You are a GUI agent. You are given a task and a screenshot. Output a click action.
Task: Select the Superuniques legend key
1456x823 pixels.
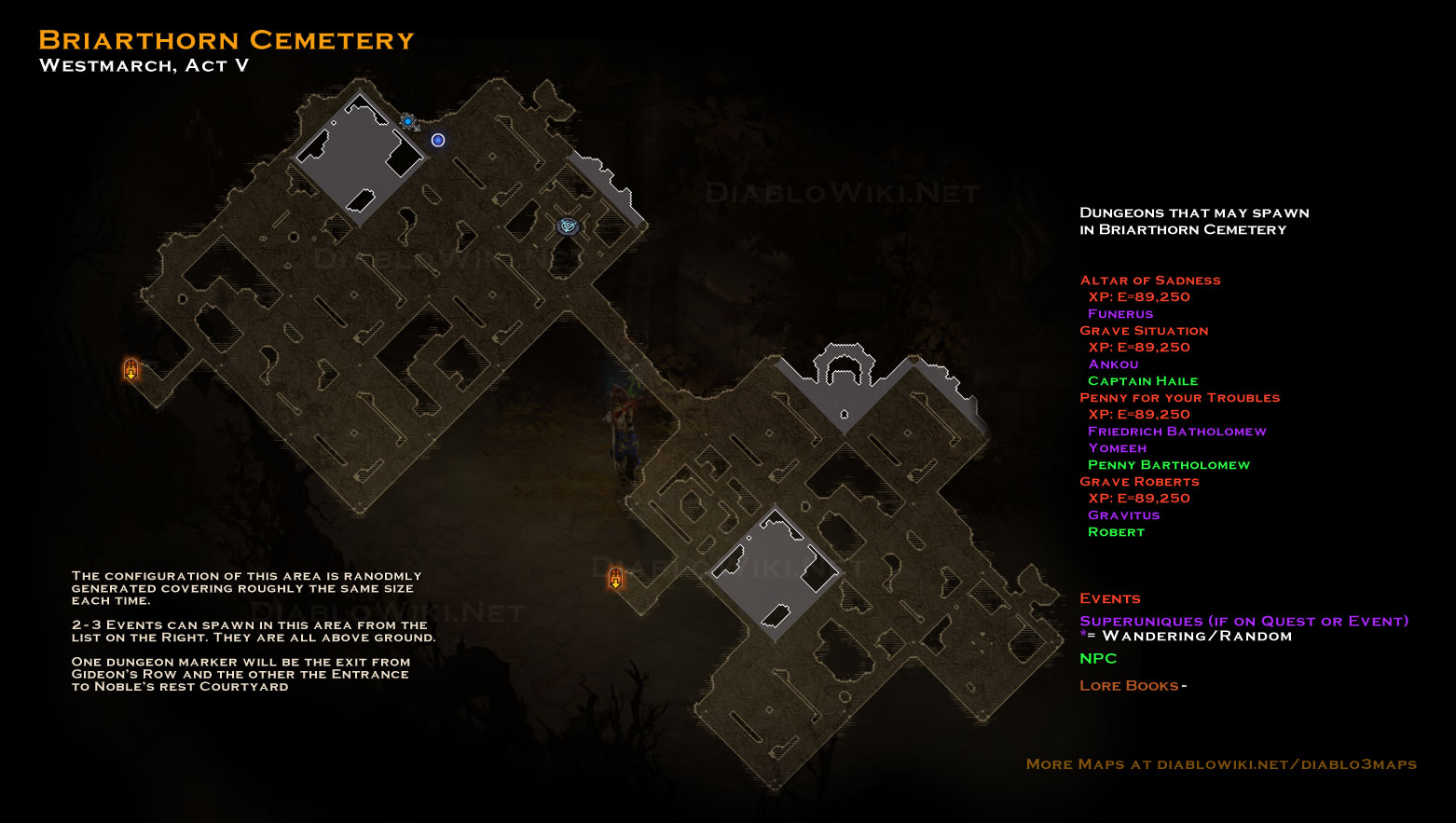tap(1243, 621)
